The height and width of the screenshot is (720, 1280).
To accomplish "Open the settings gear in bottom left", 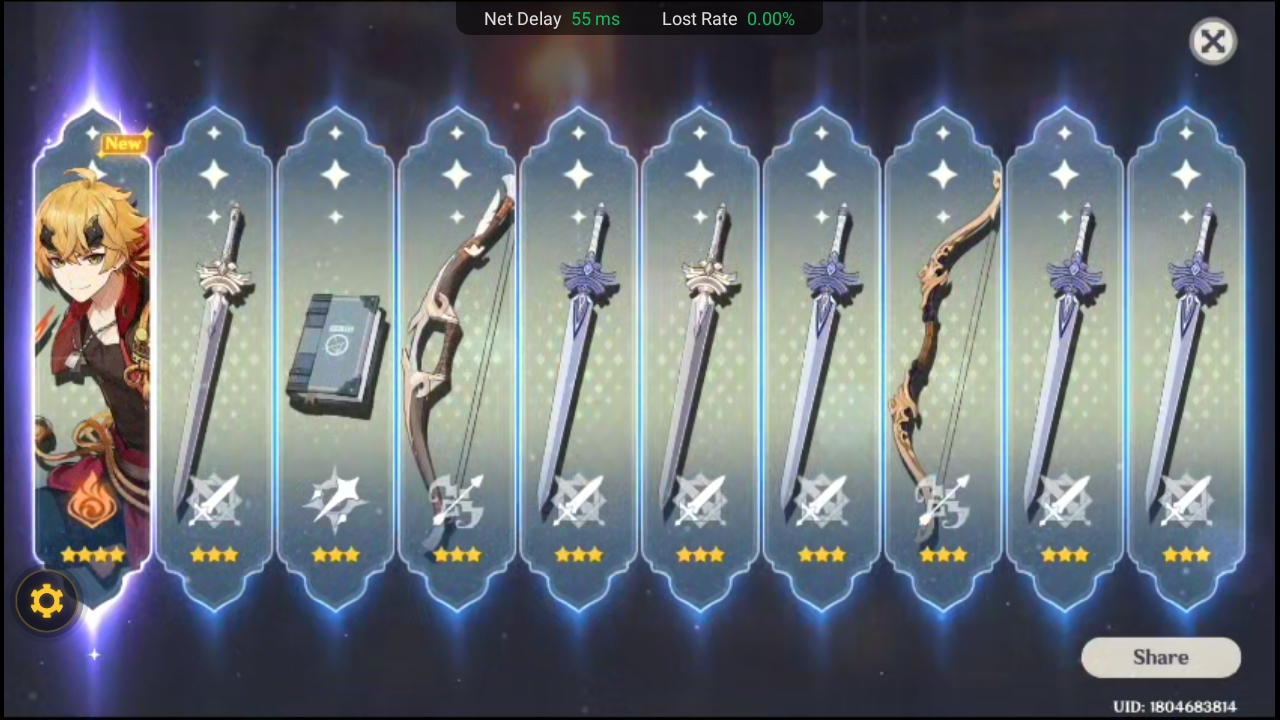I will pos(47,600).
